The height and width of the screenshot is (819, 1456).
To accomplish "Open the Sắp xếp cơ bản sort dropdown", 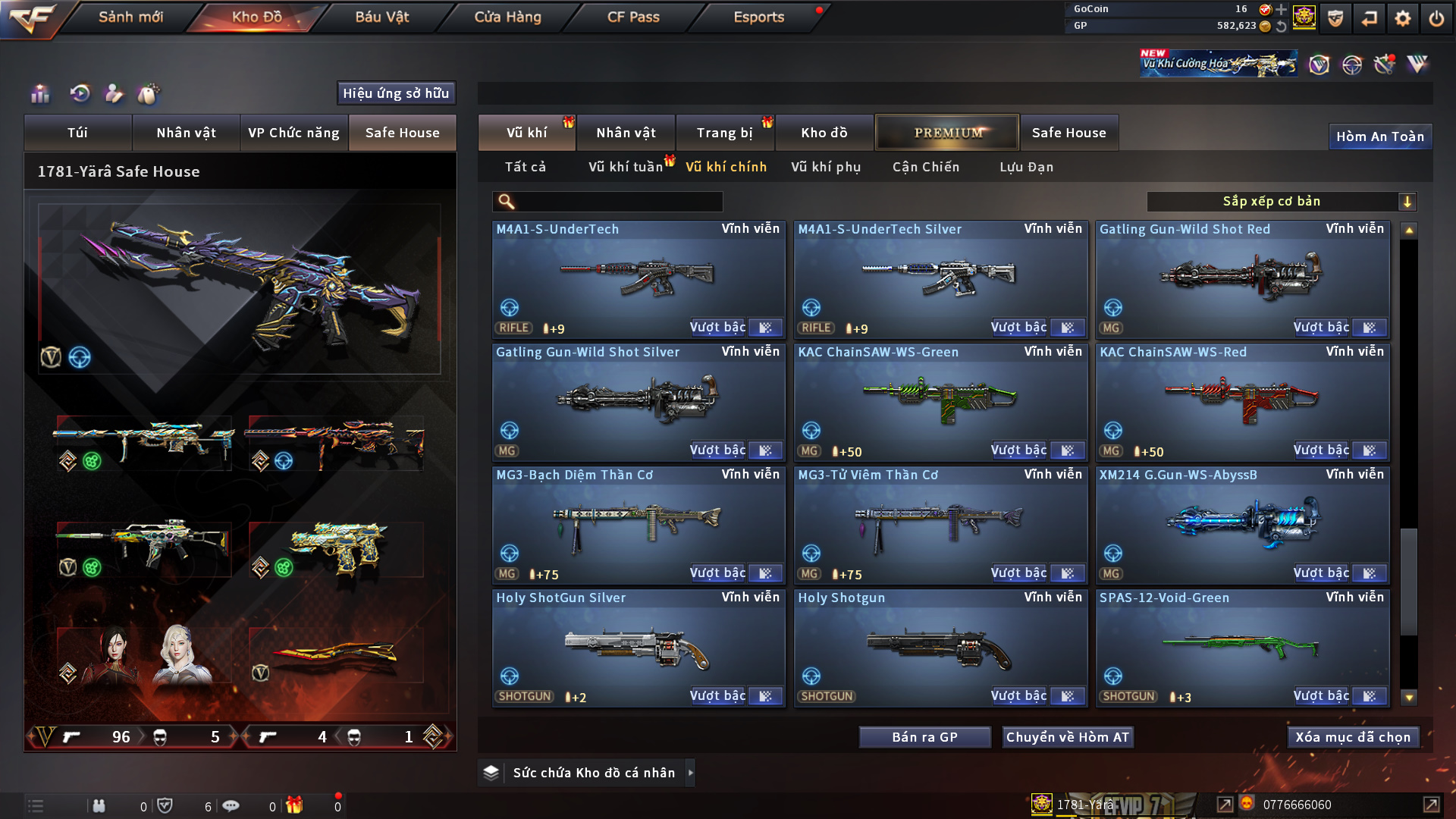I will pyautogui.click(x=1281, y=202).
